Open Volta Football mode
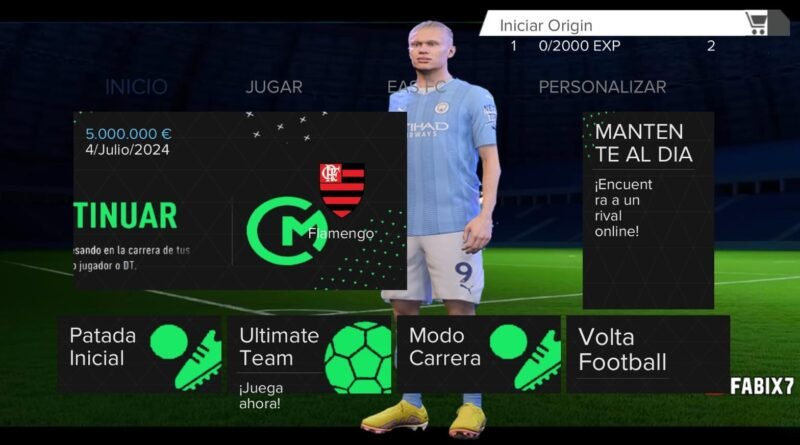Image resolution: width=800 pixels, height=445 pixels. point(647,354)
